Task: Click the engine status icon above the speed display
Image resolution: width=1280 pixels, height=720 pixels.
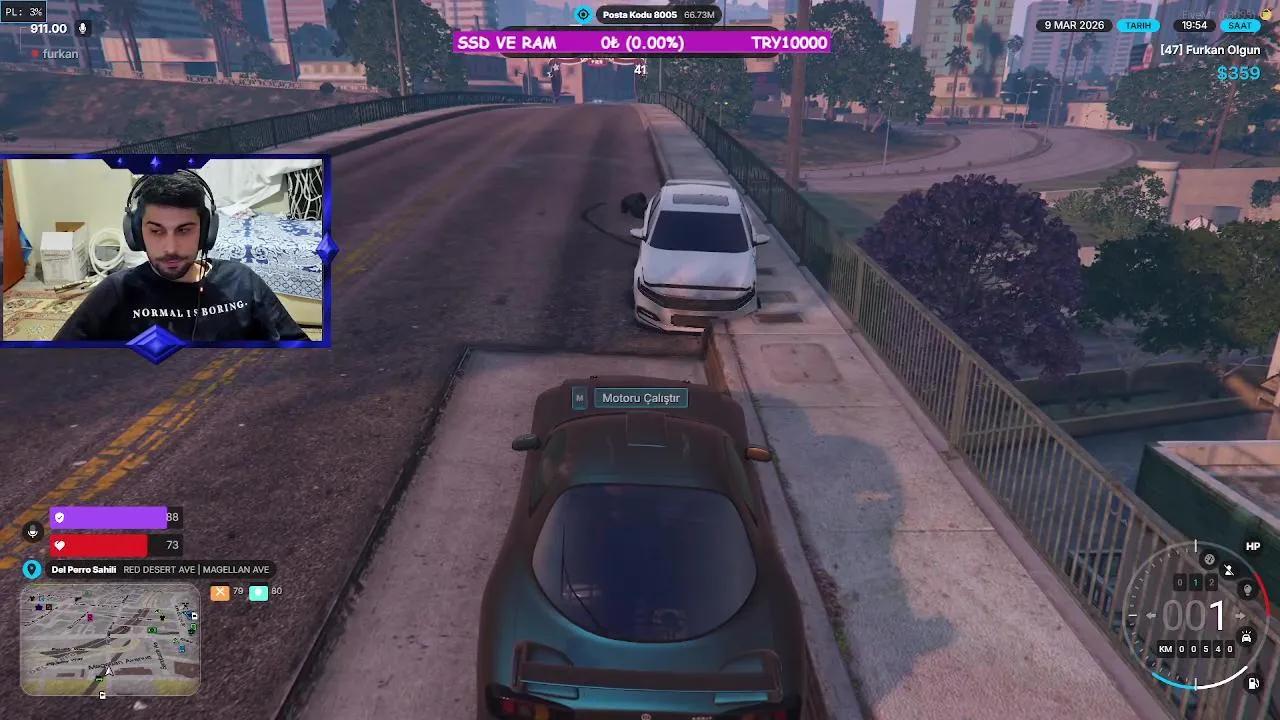Action: [x=1208, y=558]
